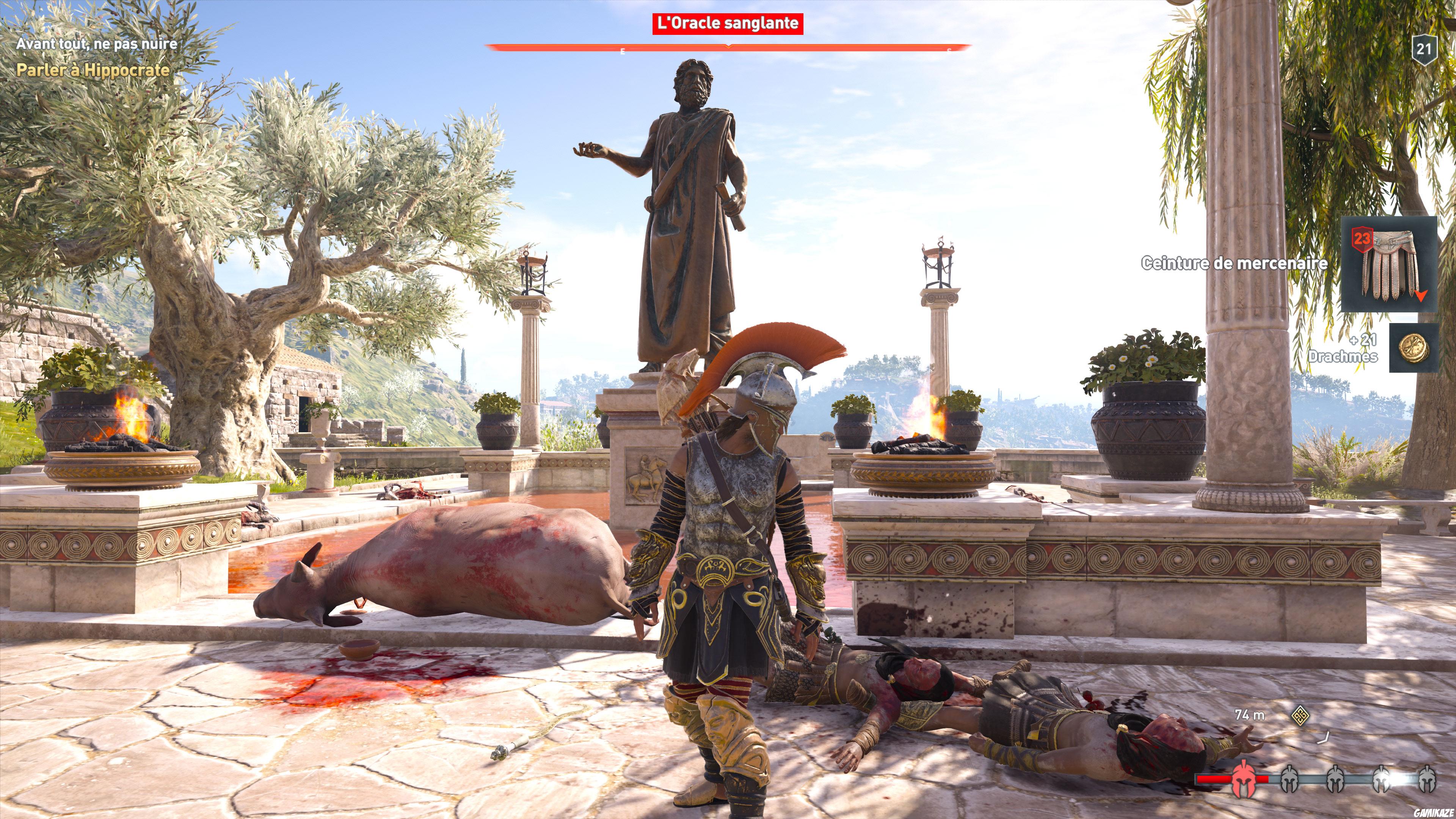Click the E marker on the boss health bar
The width and height of the screenshot is (1456, 819).
click(622, 51)
